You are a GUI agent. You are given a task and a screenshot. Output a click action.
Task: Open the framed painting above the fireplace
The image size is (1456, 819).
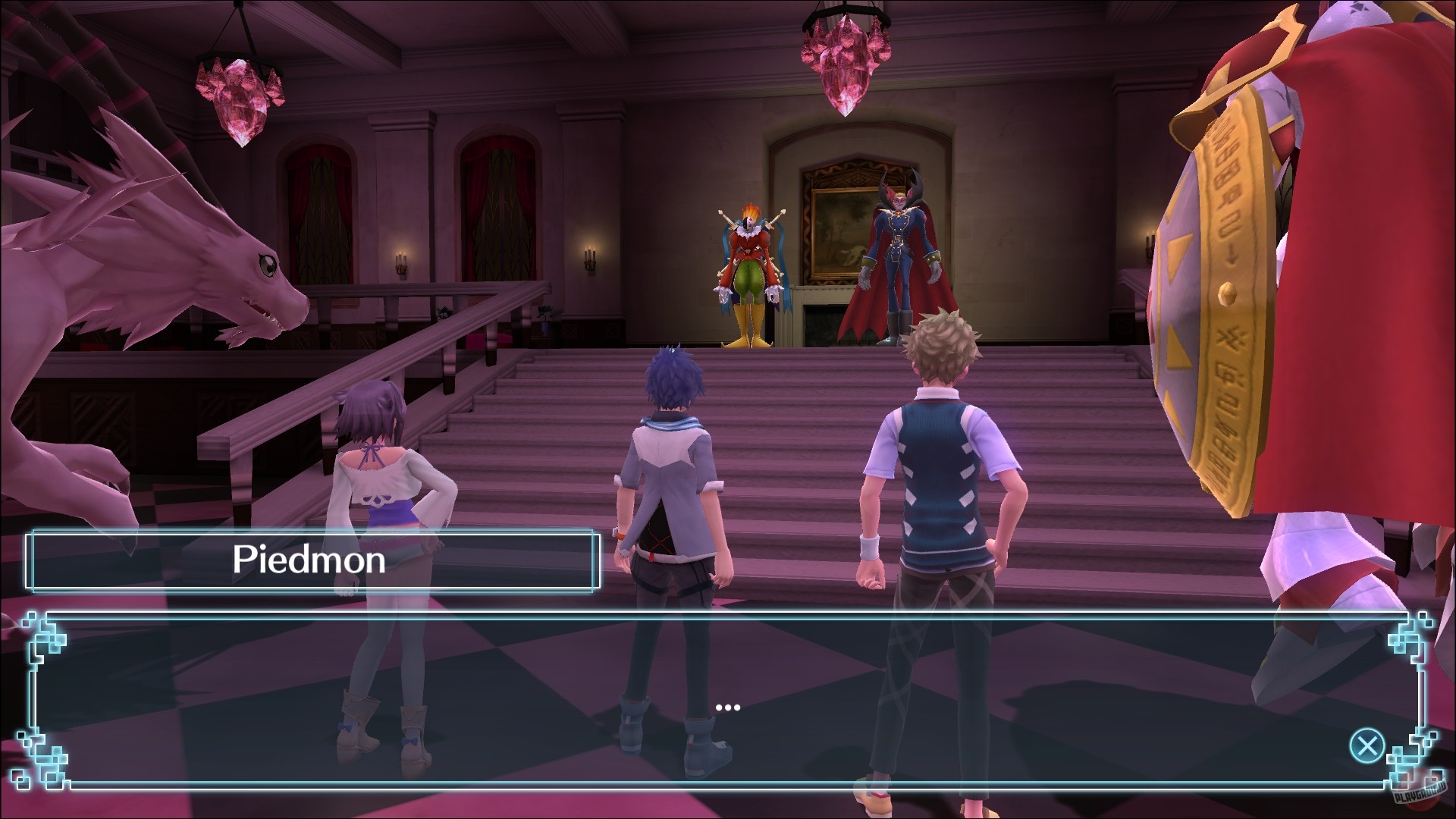point(834,227)
